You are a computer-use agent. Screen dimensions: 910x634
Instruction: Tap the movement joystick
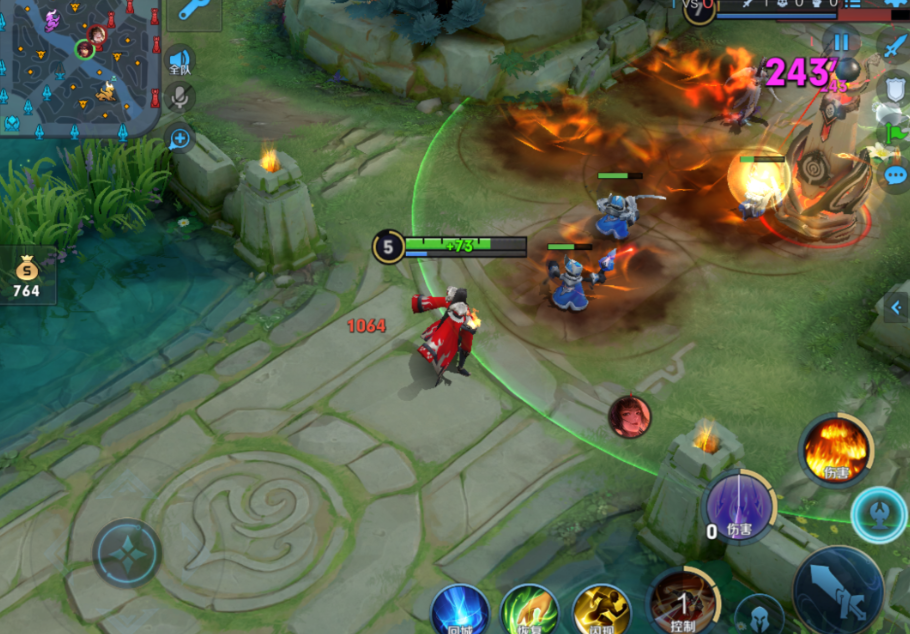coord(127,553)
